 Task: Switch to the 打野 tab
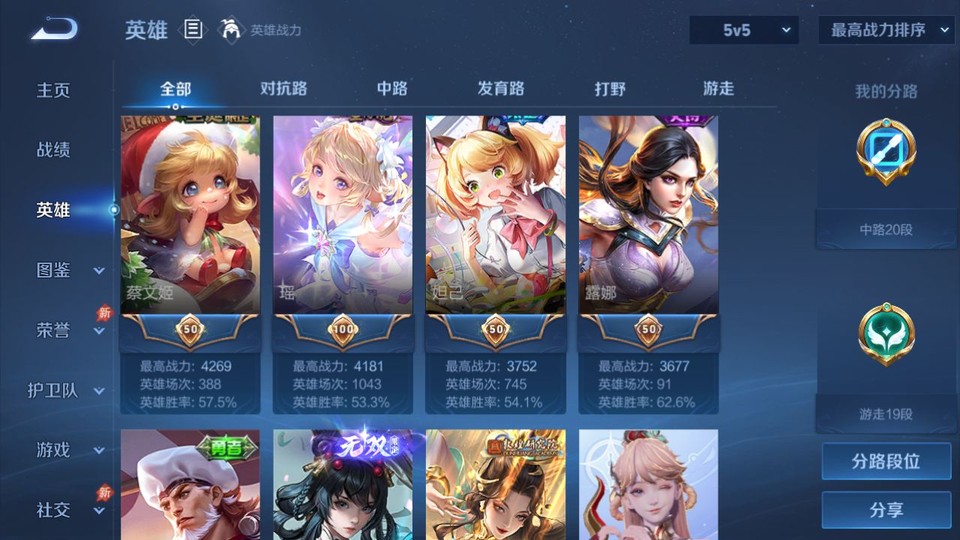pyautogui.click(x=610, y=88)
